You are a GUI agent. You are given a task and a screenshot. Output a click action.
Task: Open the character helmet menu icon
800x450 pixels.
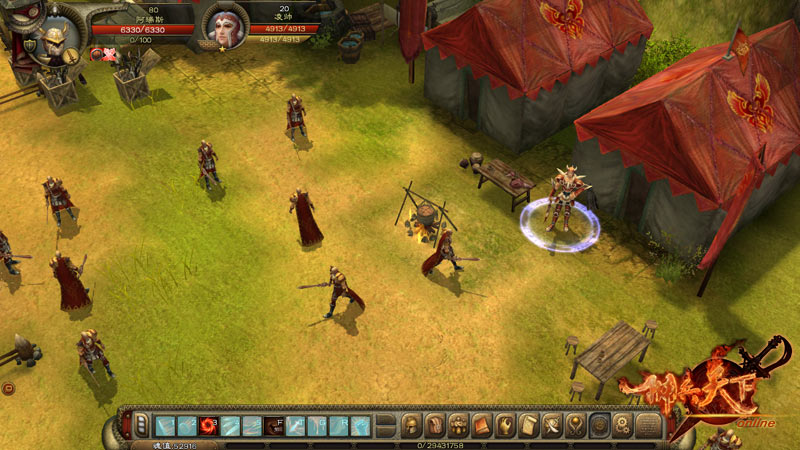(411, 426)
